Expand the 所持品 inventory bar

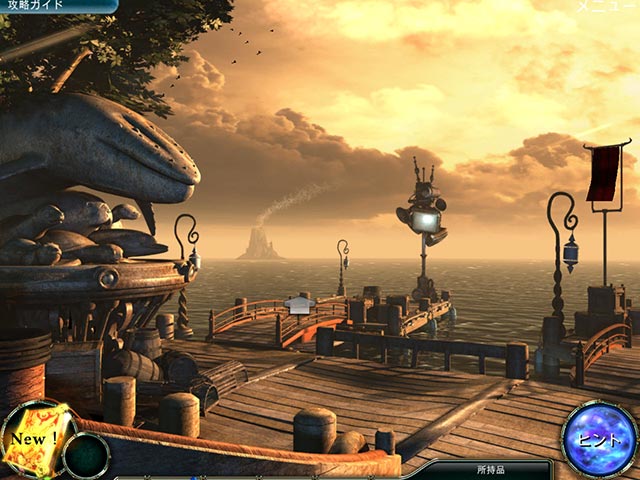(492, 468)
